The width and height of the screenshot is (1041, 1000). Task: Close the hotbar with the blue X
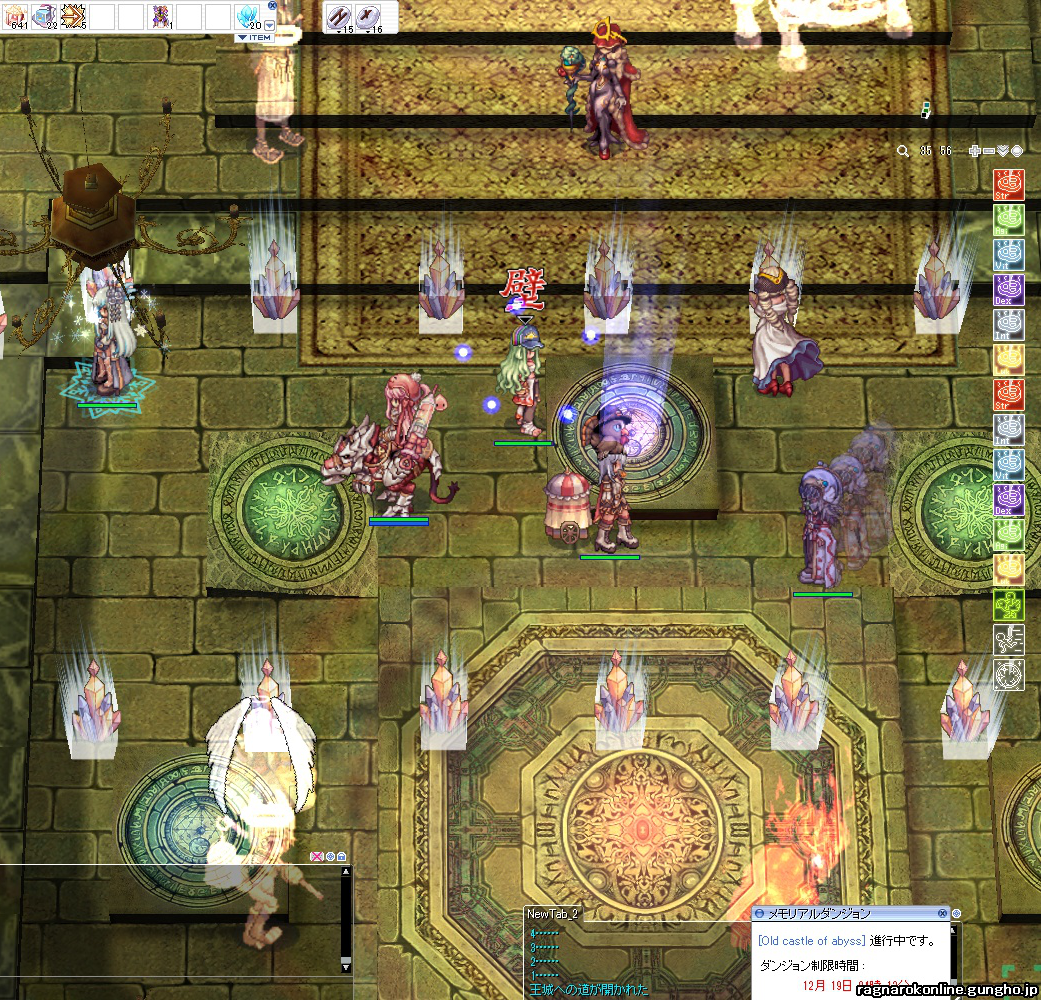click(x=272, y=5)
